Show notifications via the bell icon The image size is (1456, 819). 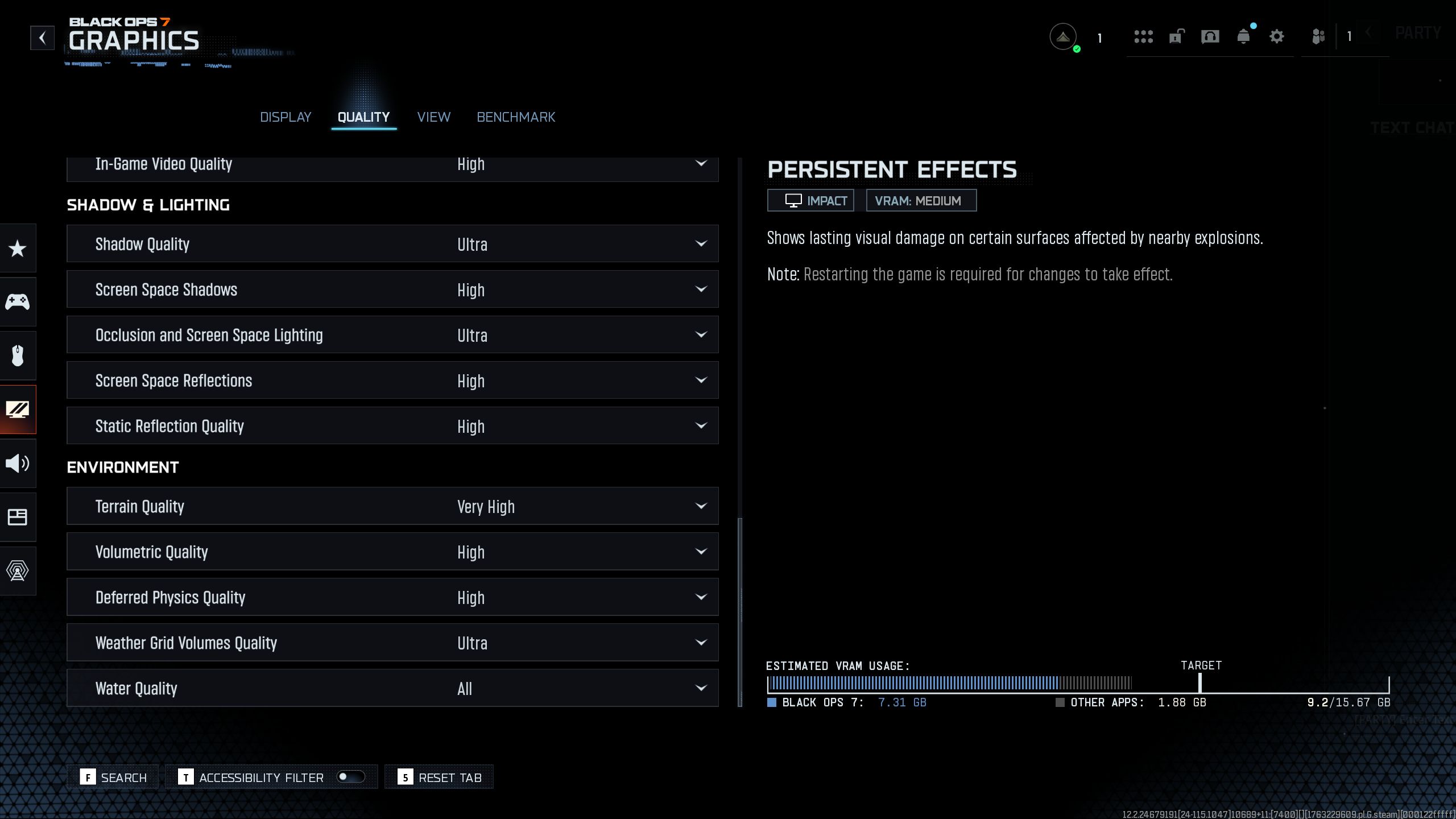[1243, 38]
